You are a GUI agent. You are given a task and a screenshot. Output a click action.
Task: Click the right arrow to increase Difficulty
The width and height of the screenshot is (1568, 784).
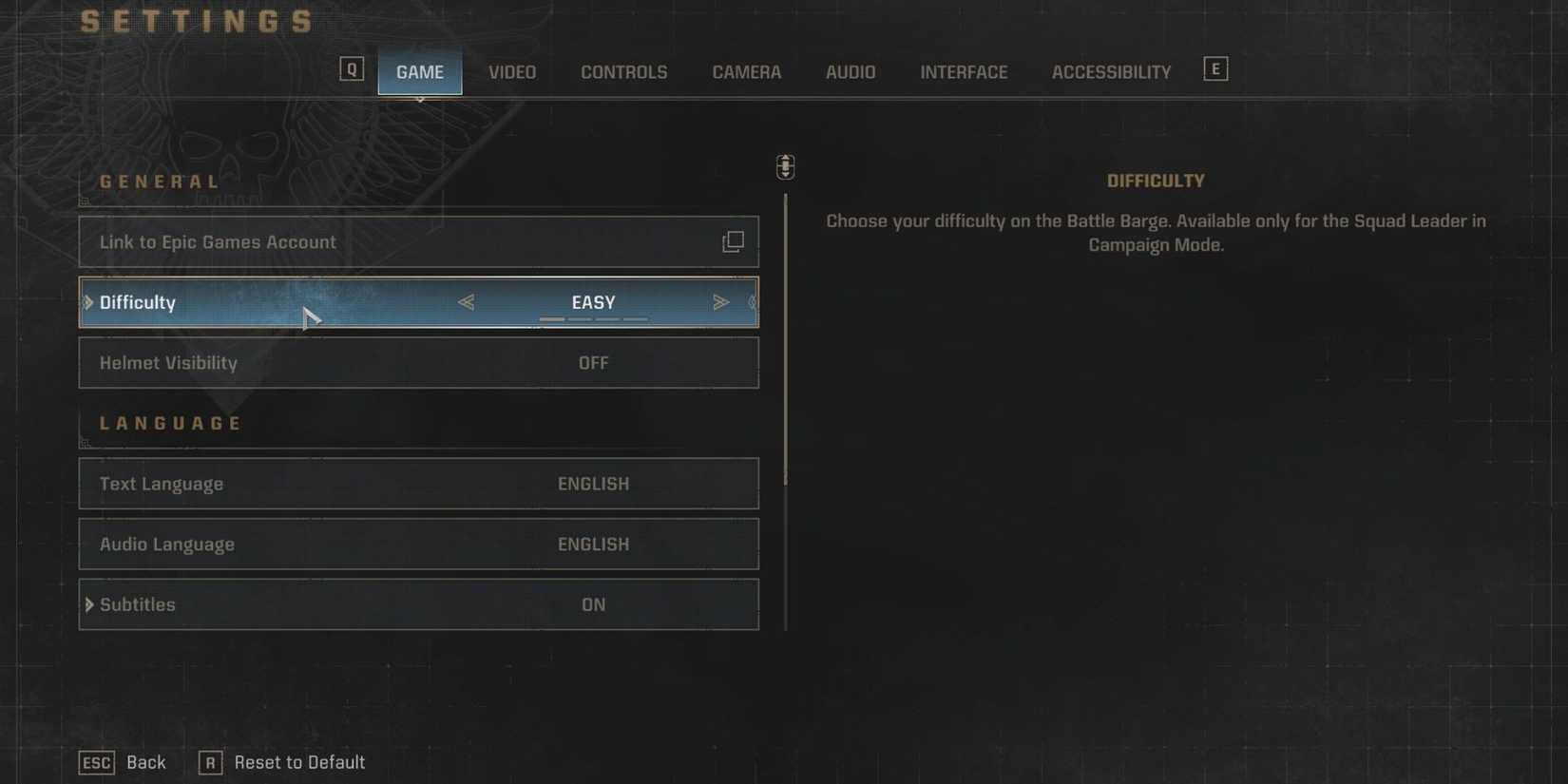(x=720, y=301)
